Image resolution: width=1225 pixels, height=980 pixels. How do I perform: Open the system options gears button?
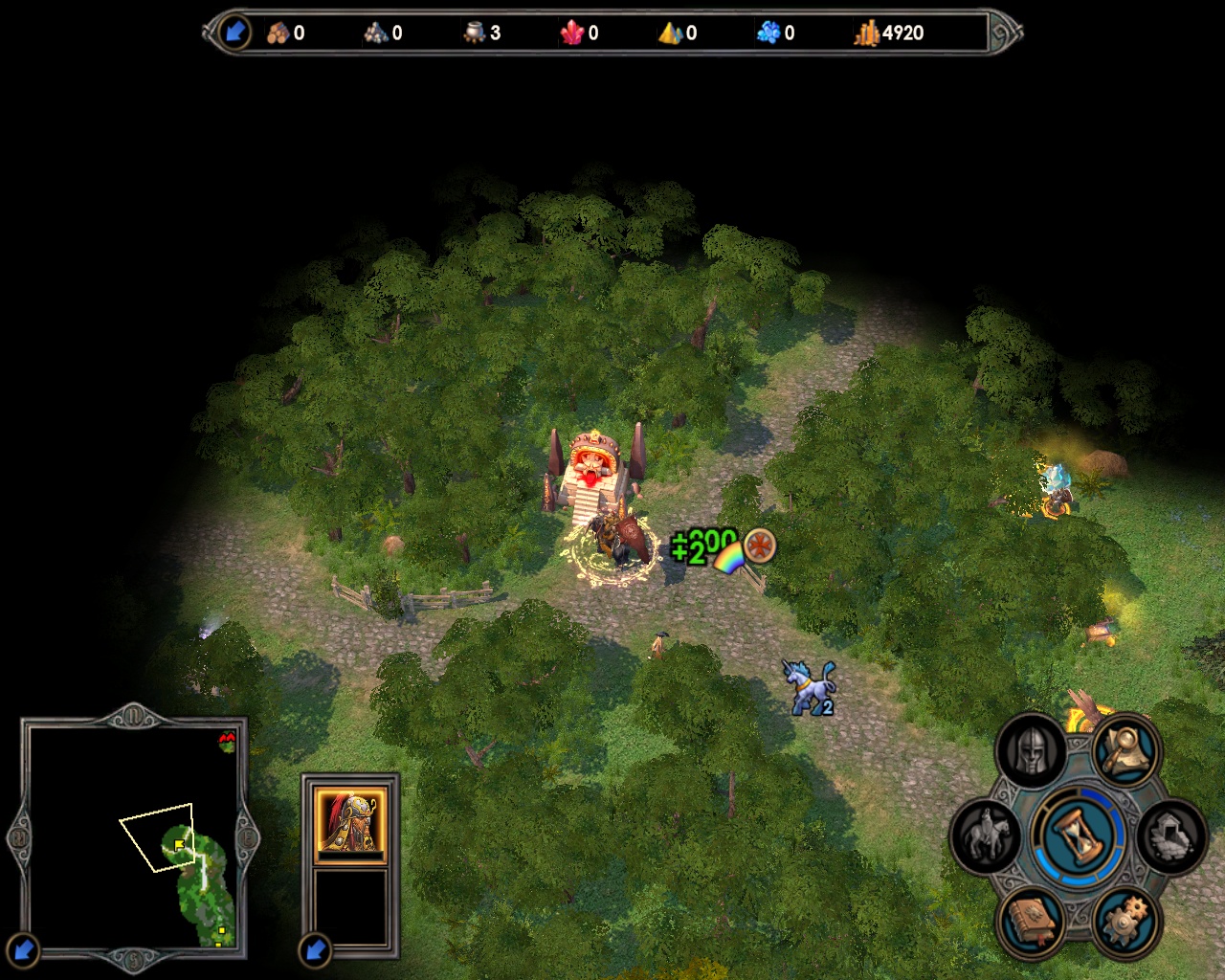pyautogui.click(x=1126, y=922)
